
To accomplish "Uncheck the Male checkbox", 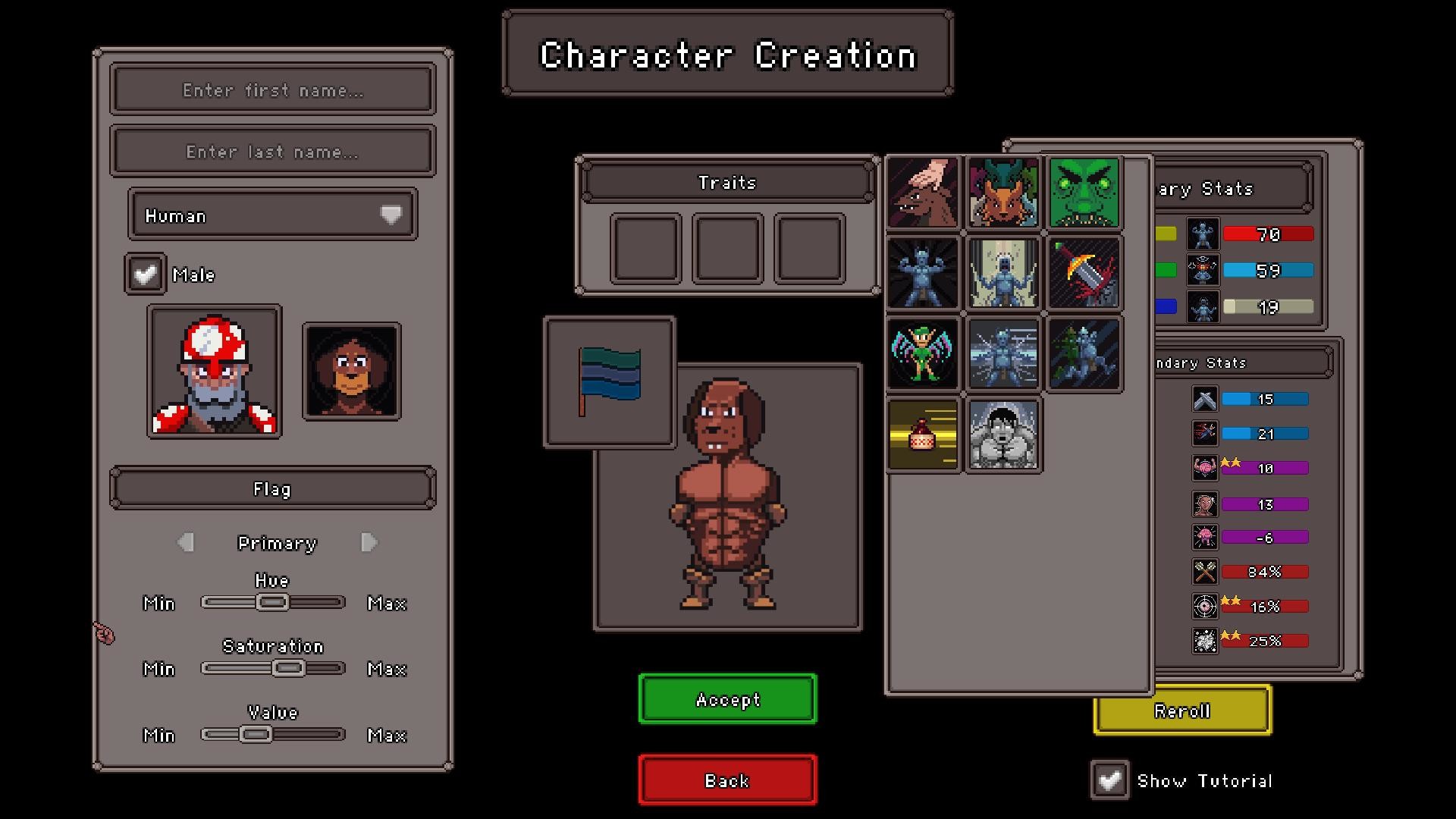I will 145,274.
